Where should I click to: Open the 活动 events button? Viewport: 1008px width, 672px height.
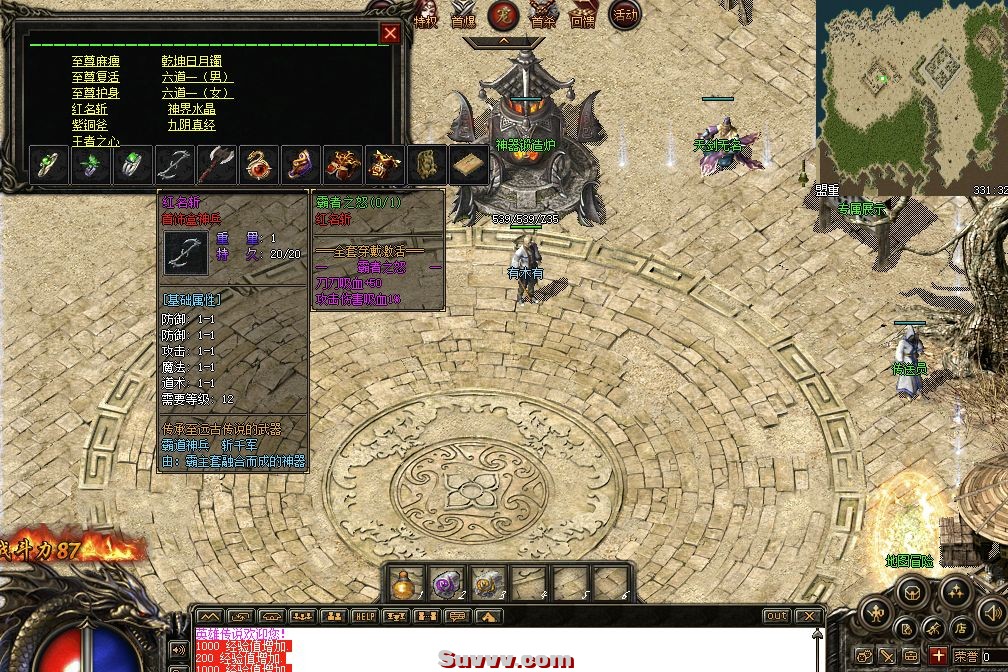point(624,15)
